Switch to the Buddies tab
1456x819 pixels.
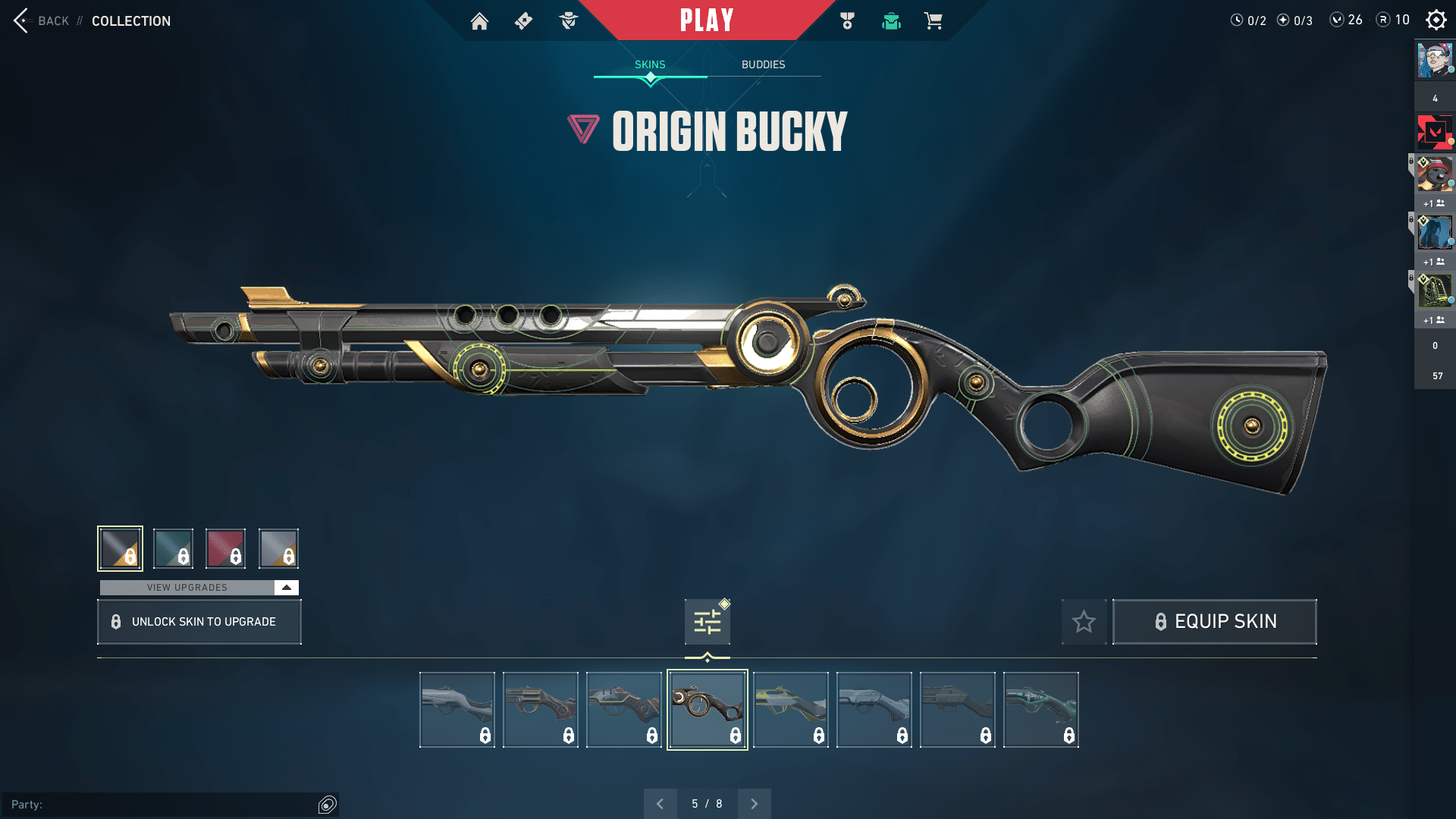tap(763, 64)
